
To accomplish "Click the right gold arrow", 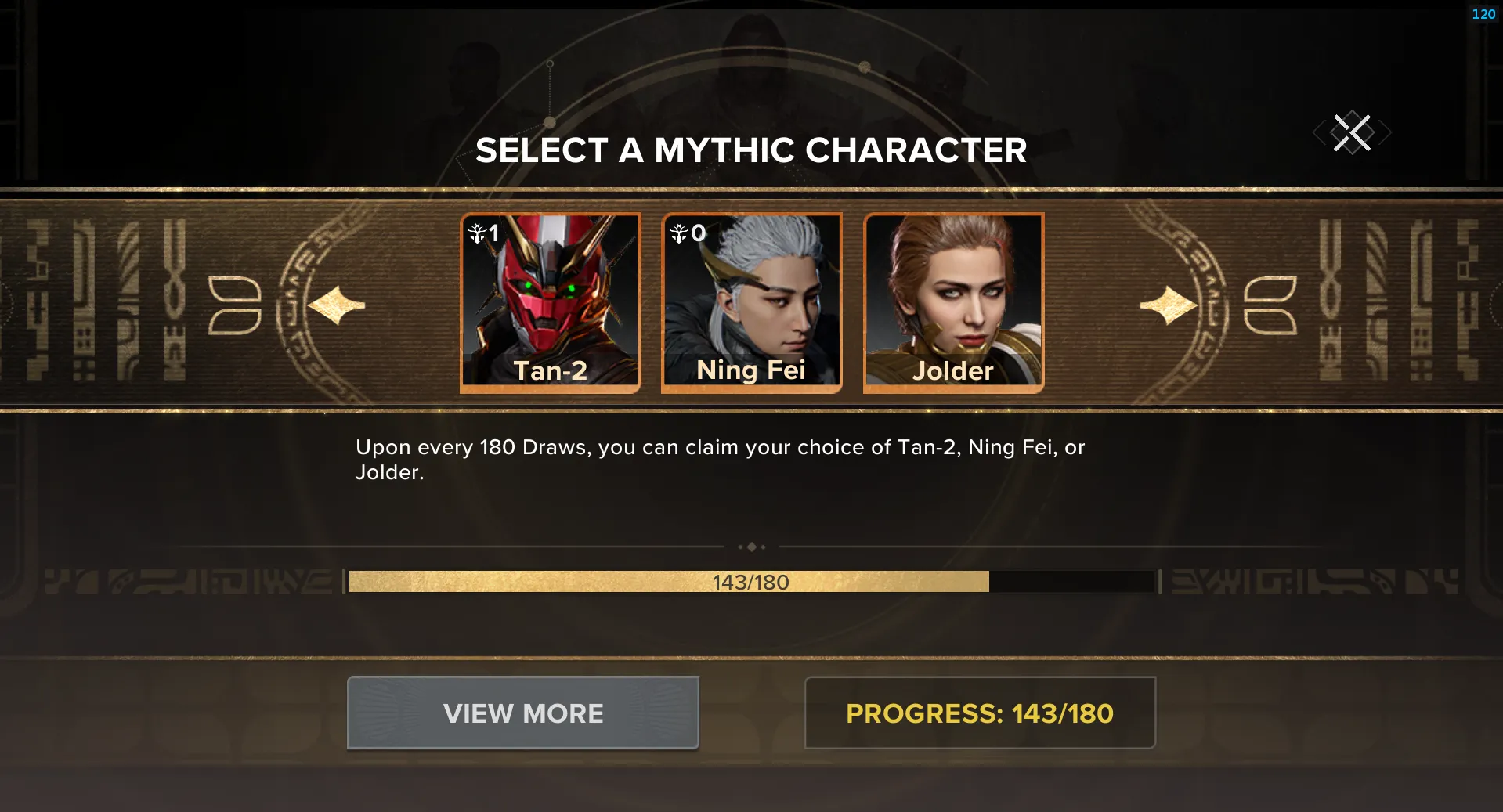I will [x=1168, y=305].
